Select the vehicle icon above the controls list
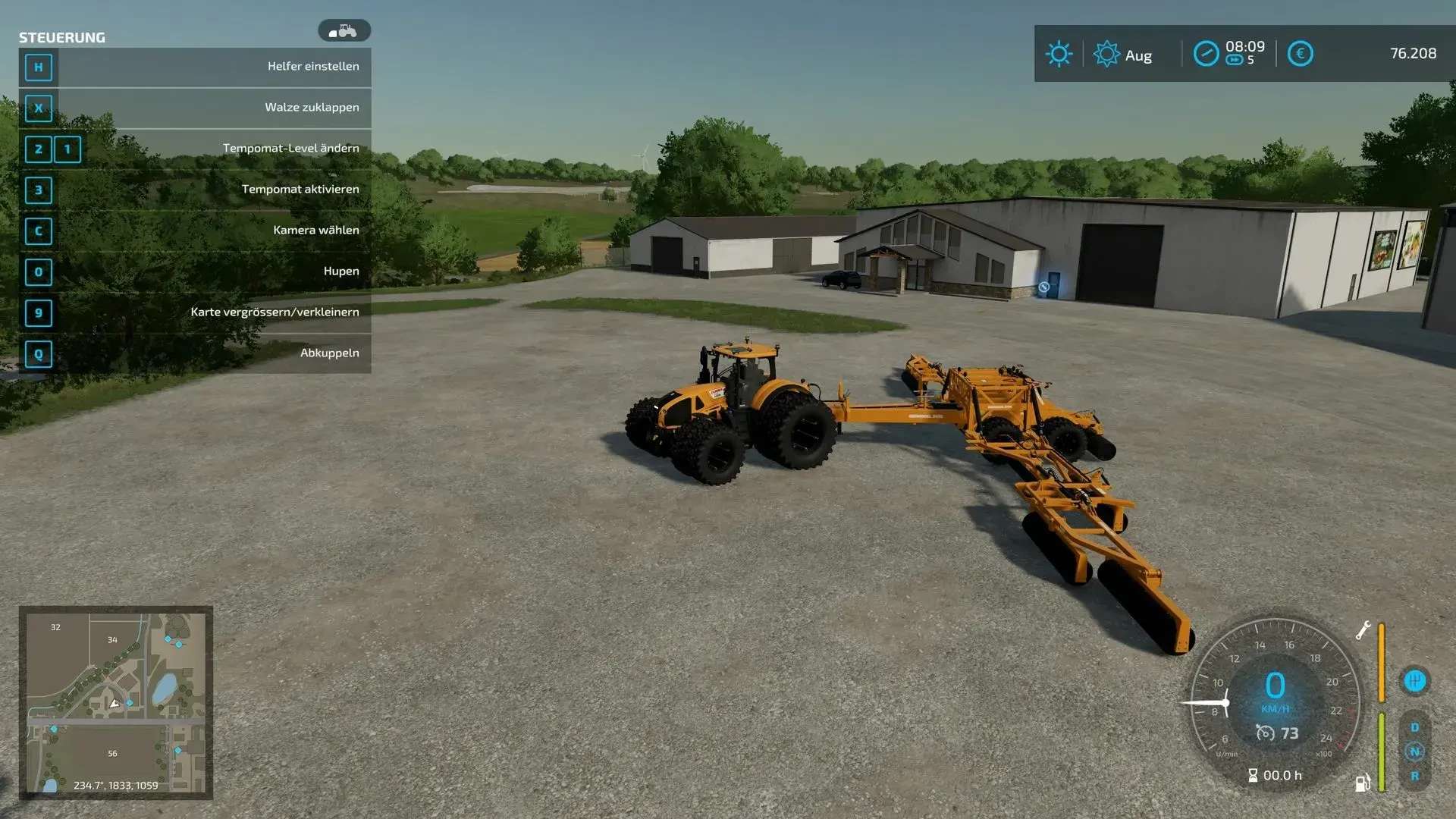 tap(344, 31)
